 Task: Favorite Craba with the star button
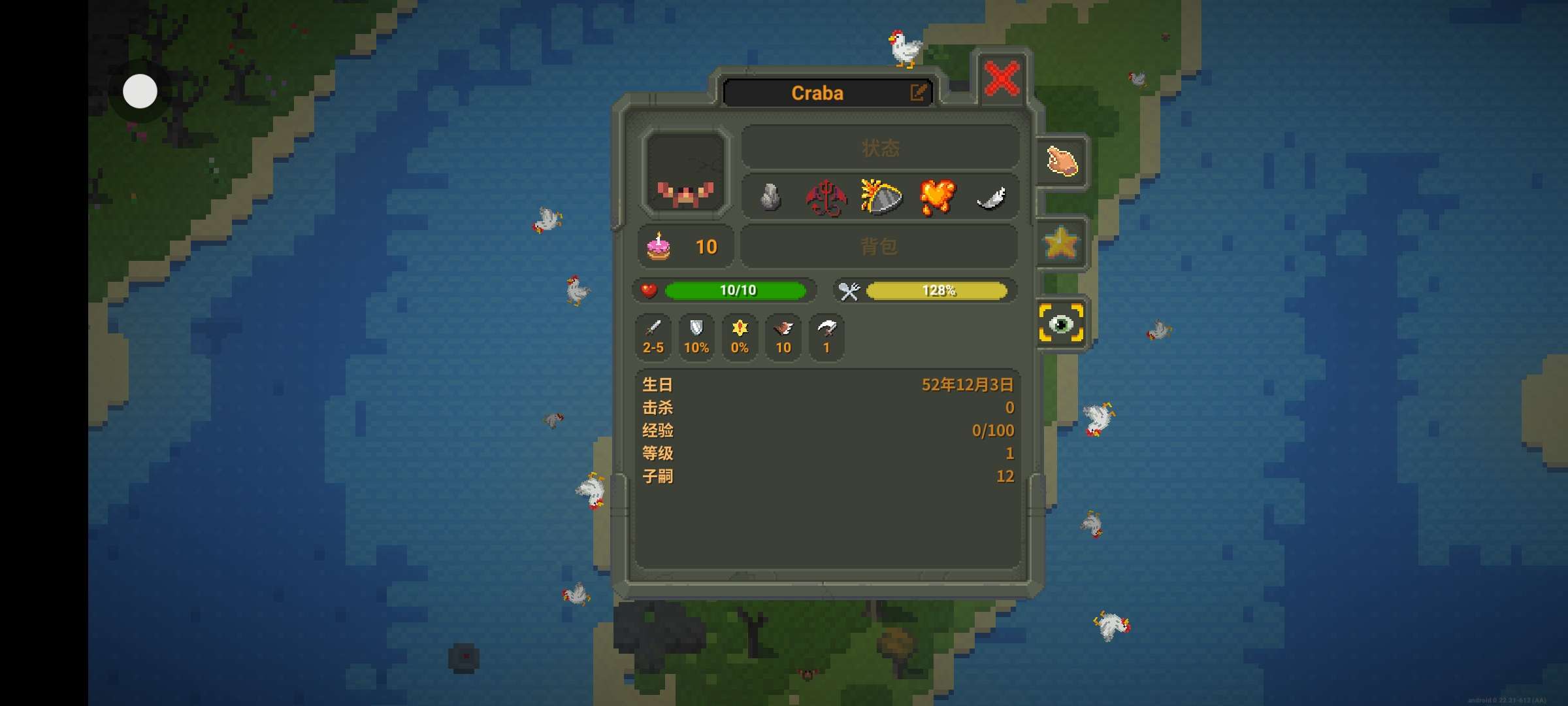1060,243
